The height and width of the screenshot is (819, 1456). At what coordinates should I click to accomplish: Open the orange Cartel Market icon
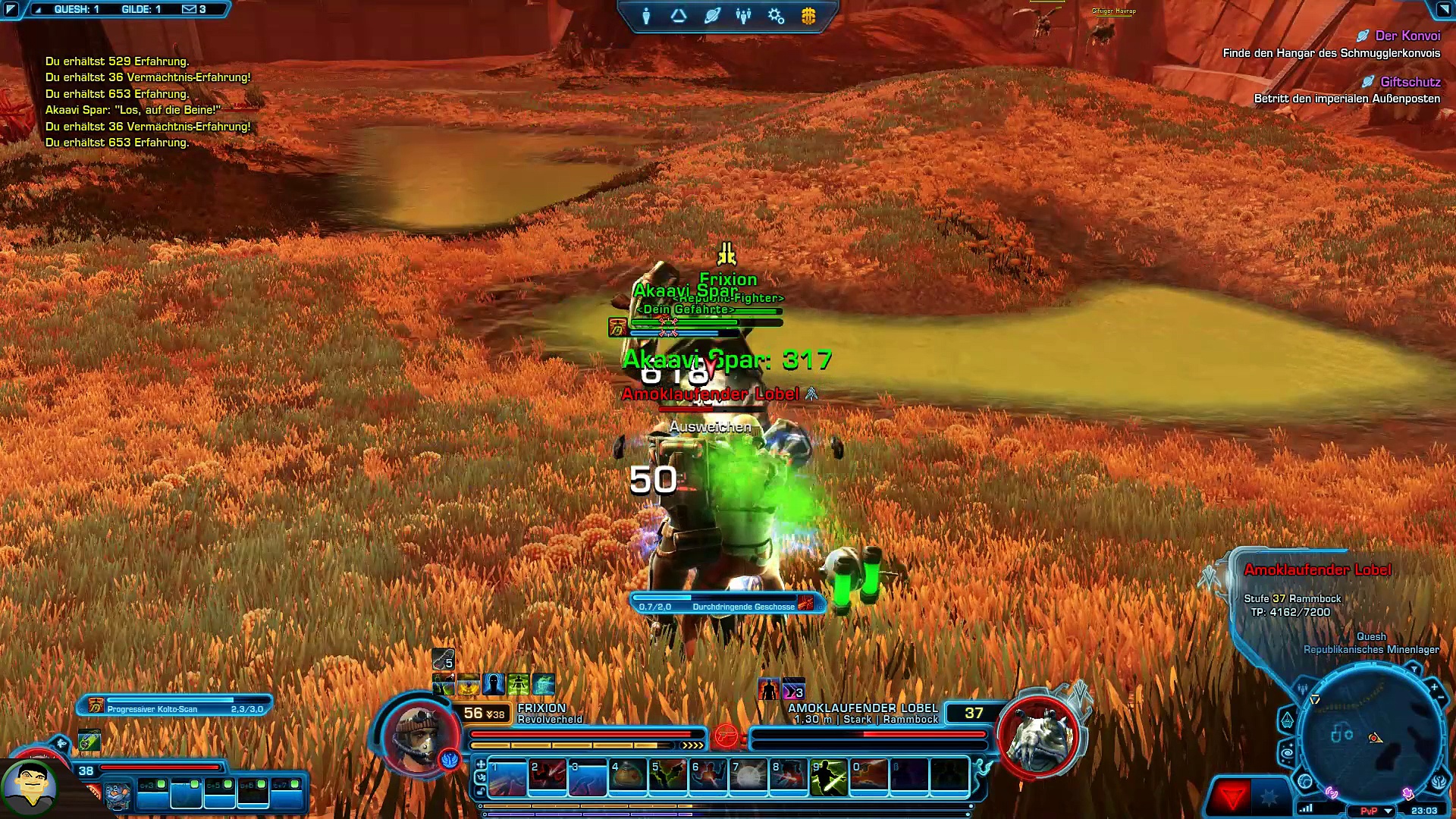point(808,16)
